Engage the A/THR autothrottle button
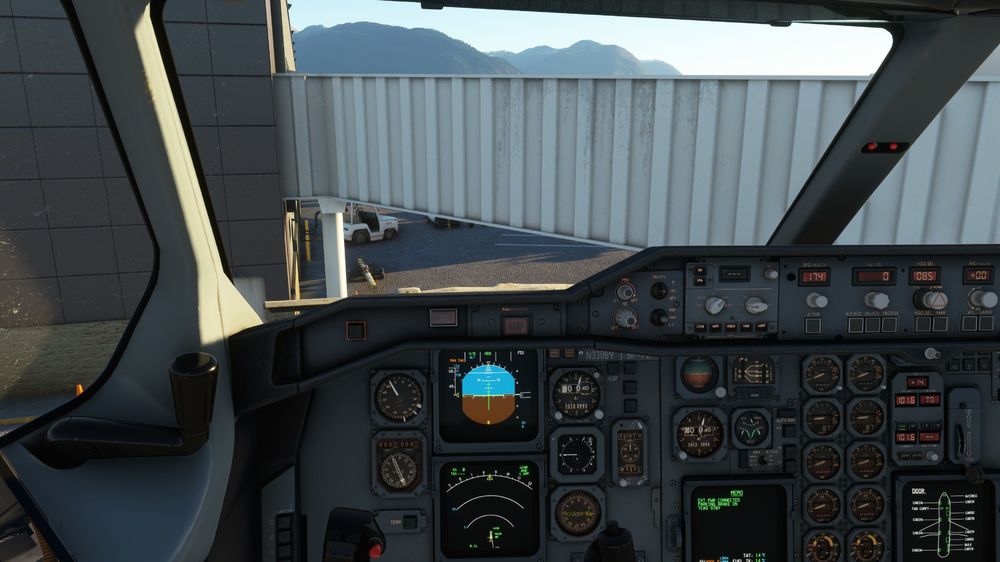The image size is (1000, 562). point(813,324)
